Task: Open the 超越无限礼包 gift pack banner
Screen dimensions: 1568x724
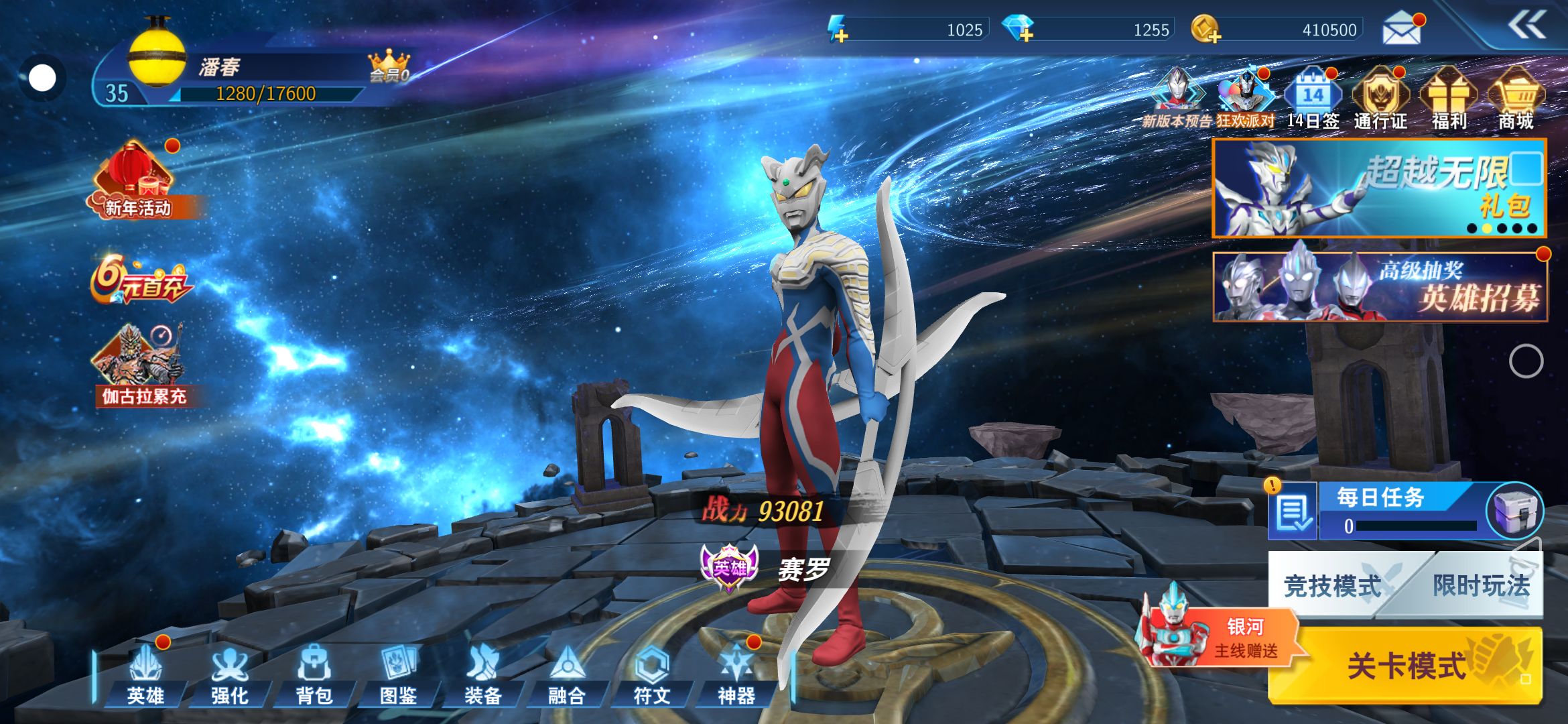Action: click(1379, 188)
